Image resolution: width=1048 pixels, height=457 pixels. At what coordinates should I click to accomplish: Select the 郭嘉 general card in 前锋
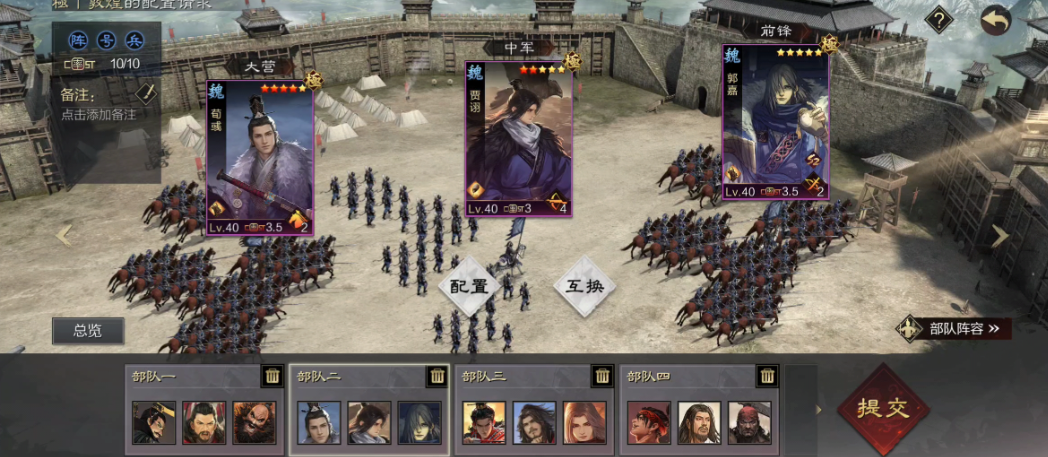[775, 122]
